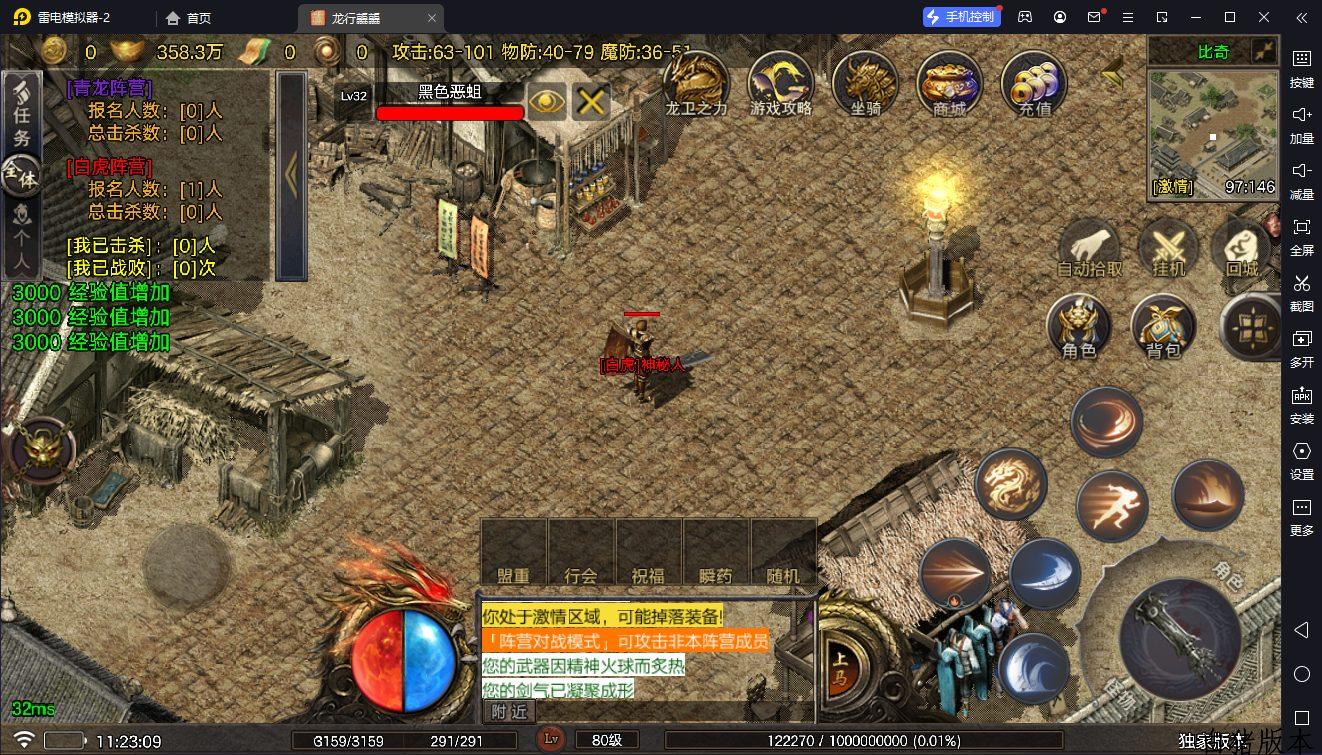
Task: Open the 游戏攻略 game guide
Action: coord(781,82)
